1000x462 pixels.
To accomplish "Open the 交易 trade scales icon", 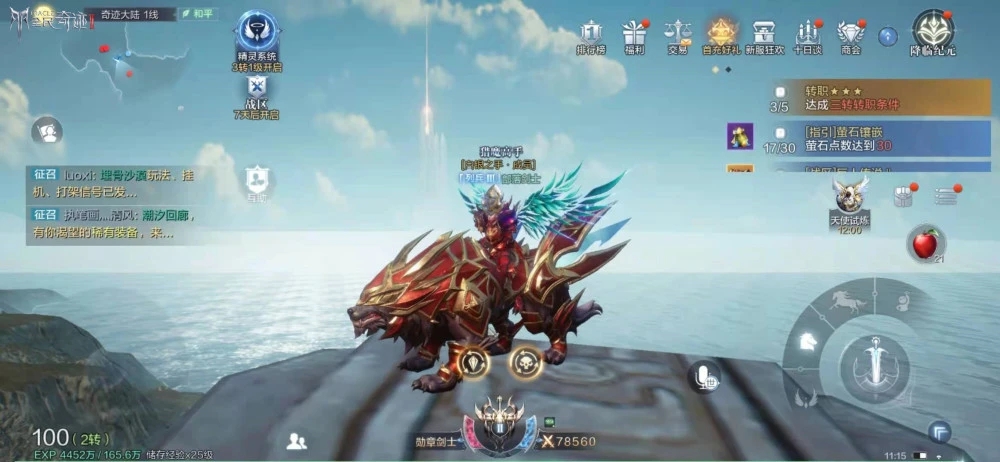I will (x=678, y=34).
